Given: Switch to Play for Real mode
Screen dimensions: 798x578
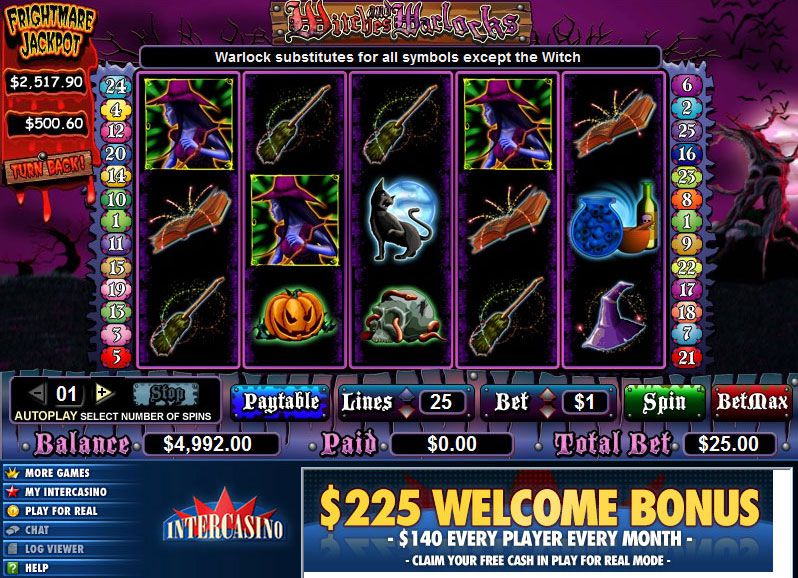Looking at the screenshot, I should click(x=60, y=511).
